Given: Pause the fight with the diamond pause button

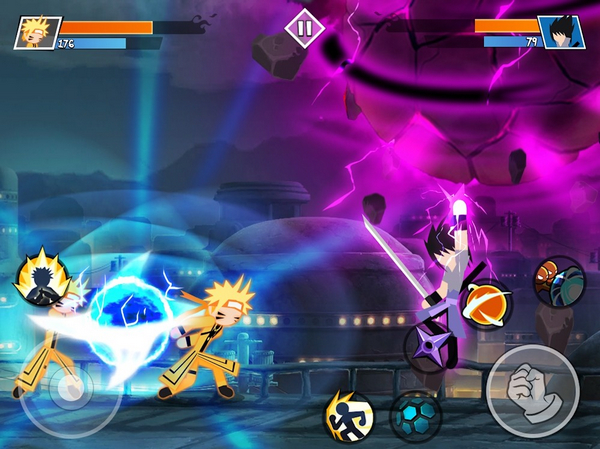Looking at the screenshot, I should click(305, 27).
